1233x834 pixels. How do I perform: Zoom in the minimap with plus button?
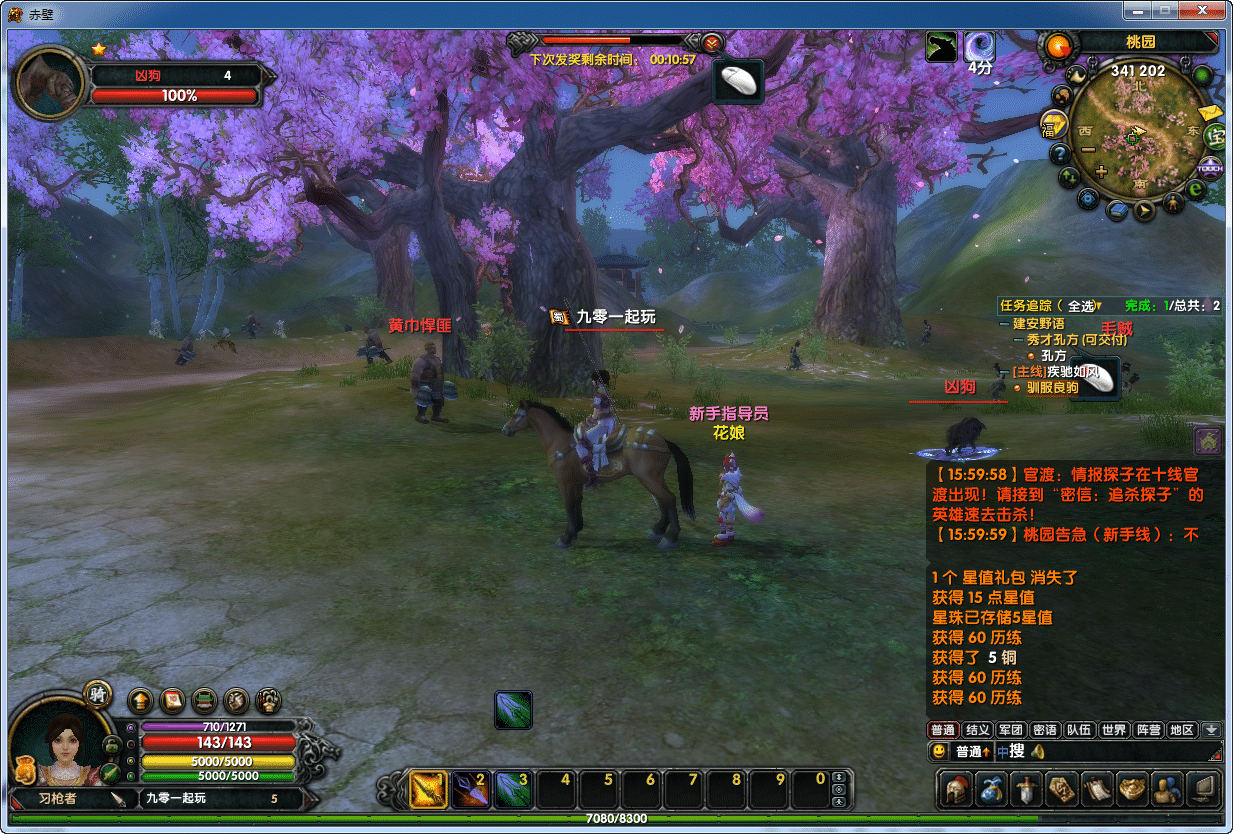click(x=1101, y=171)
